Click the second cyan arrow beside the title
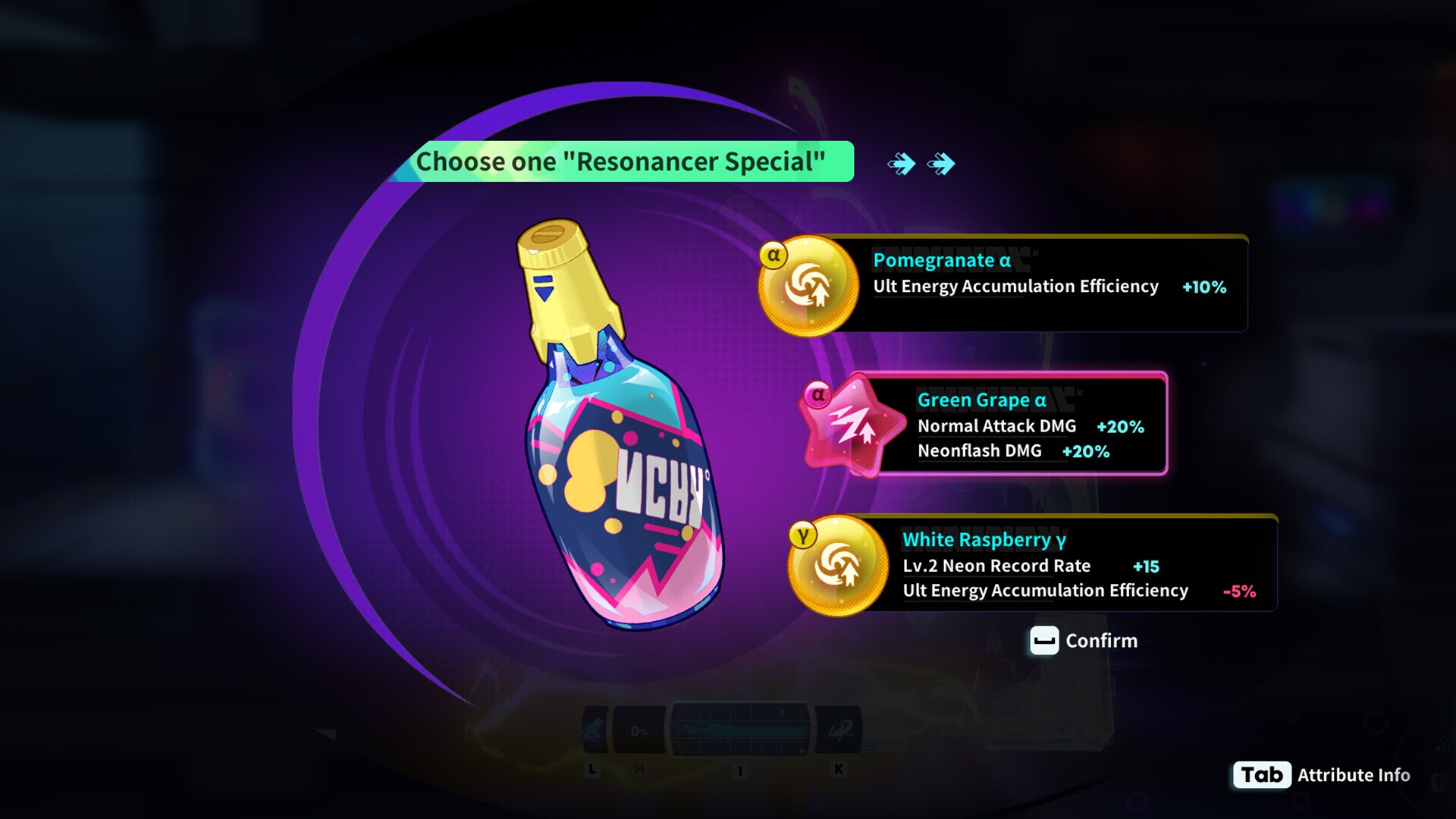The image size is (1456, 819). coord(940,162)
